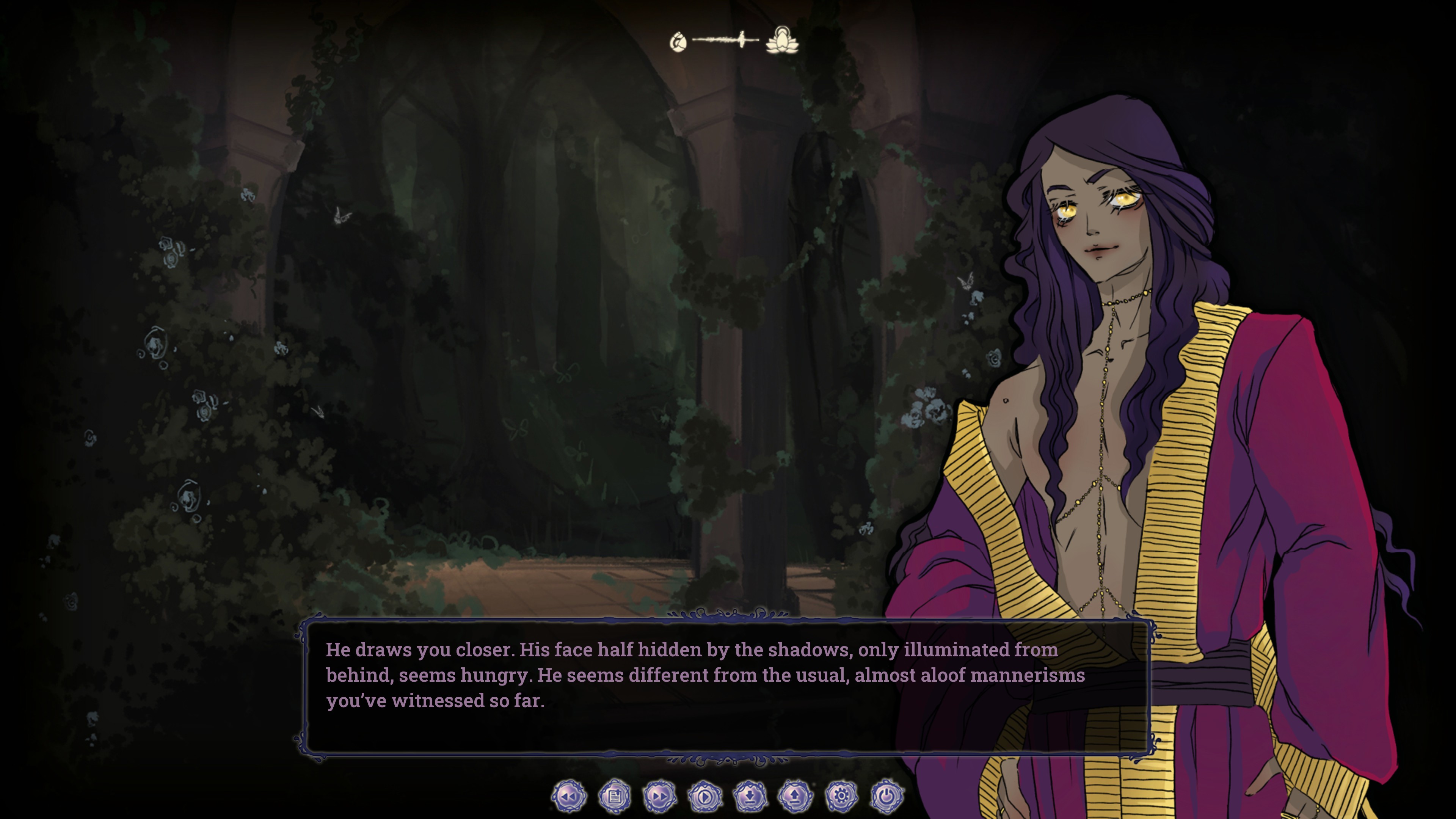The image size is (1456, 819).
Task: Select the sword marker on the progress meter
Action: tap(742, 39)
